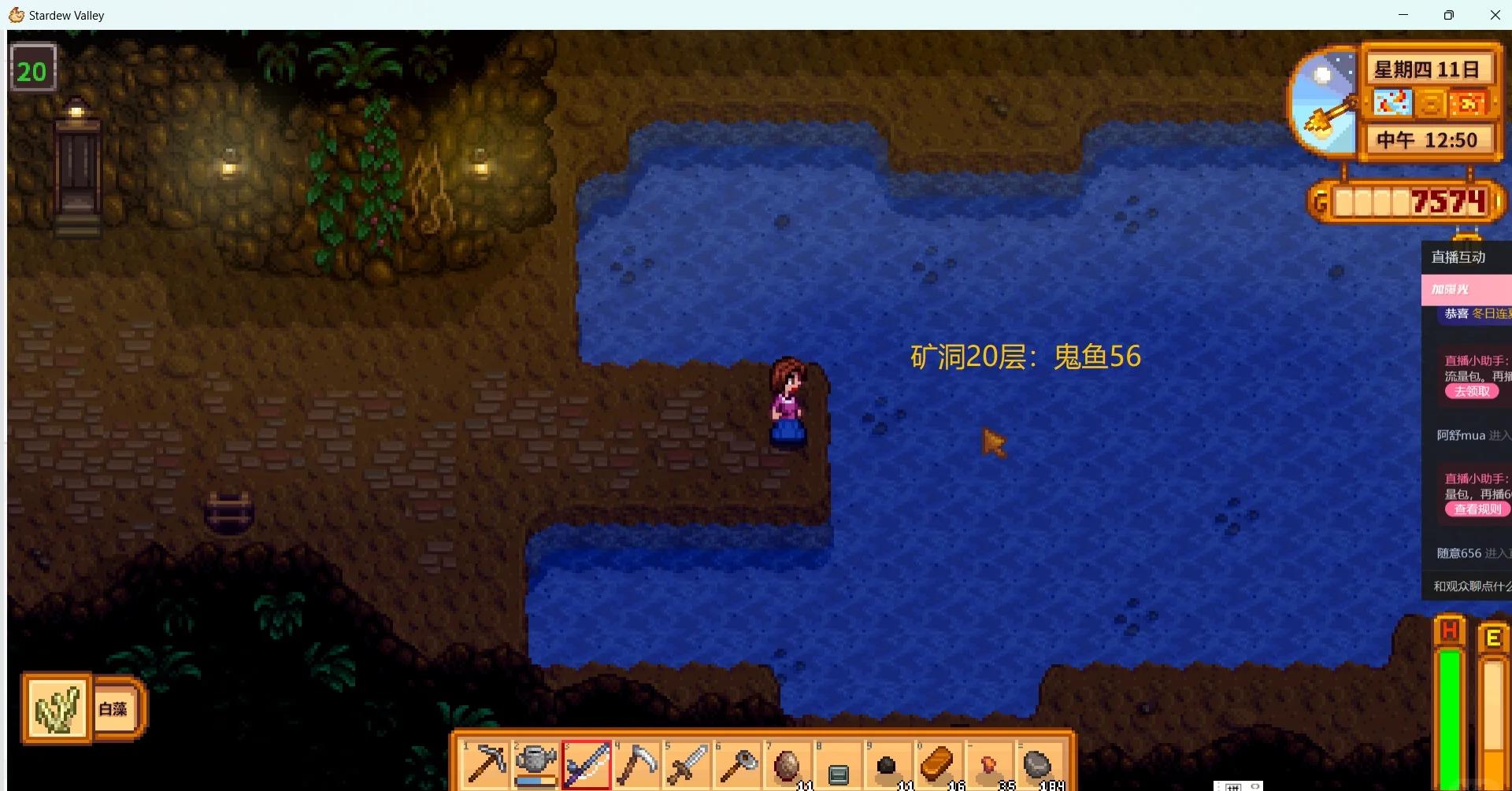Click the 和观众聊点什么 chat input box
The width and height of the screenshot is (1512, 791).
pyautogui.click(x=1469, y=586)
